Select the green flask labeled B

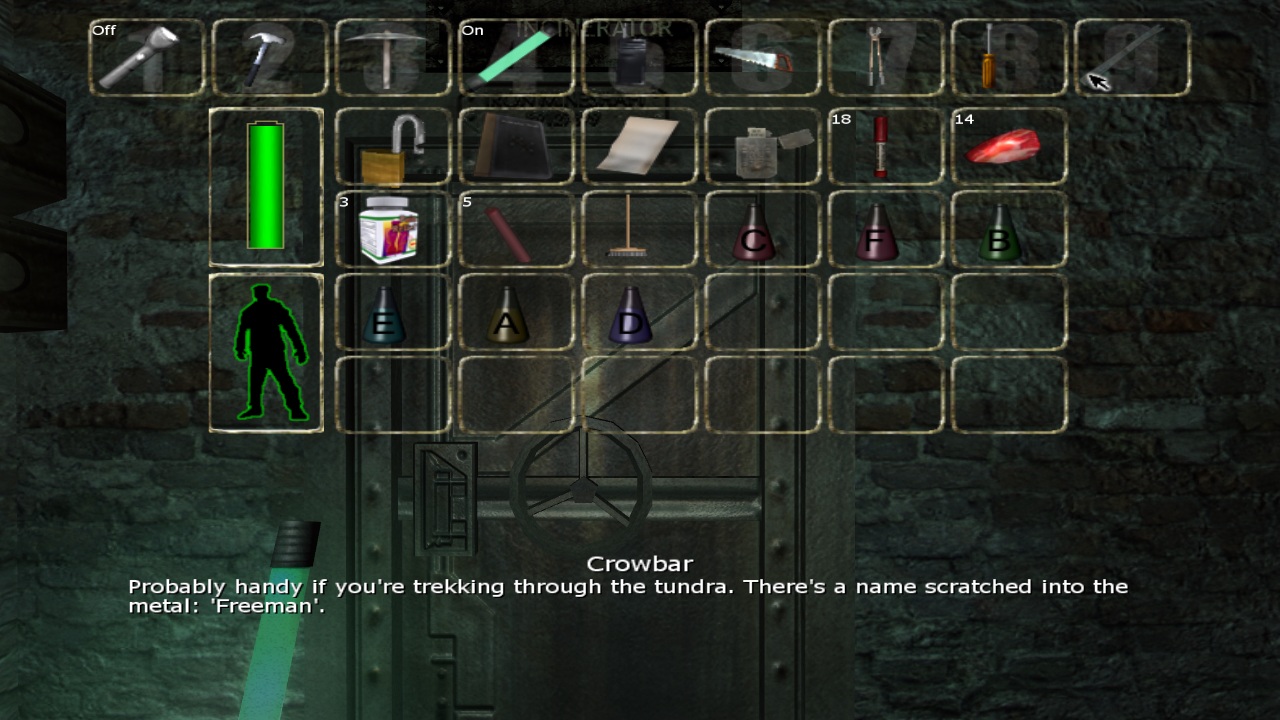[x=1008, y=230]
